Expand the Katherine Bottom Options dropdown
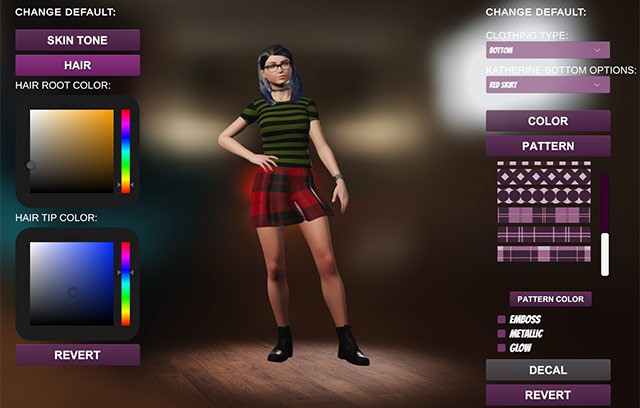 pyautogui.click(x=548, y=85)
